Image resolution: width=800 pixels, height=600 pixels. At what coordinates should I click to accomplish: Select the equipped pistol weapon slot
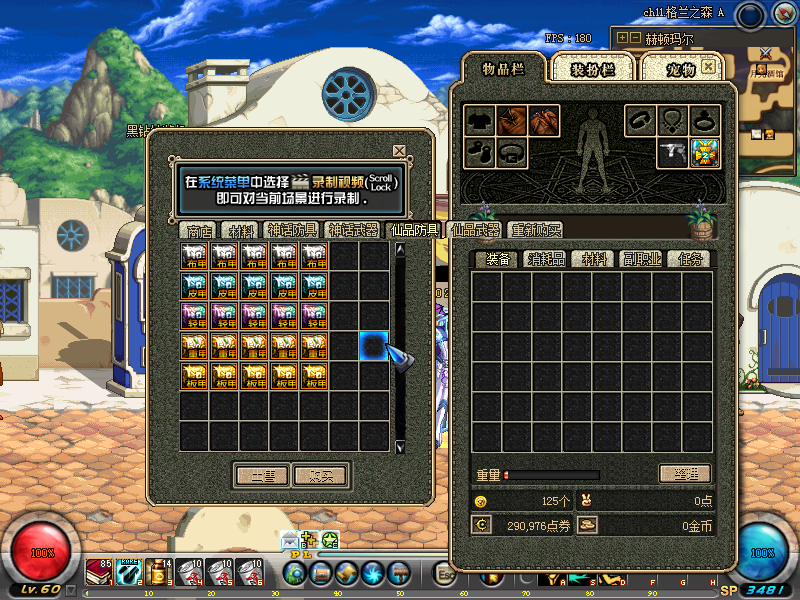pos(673,153)
